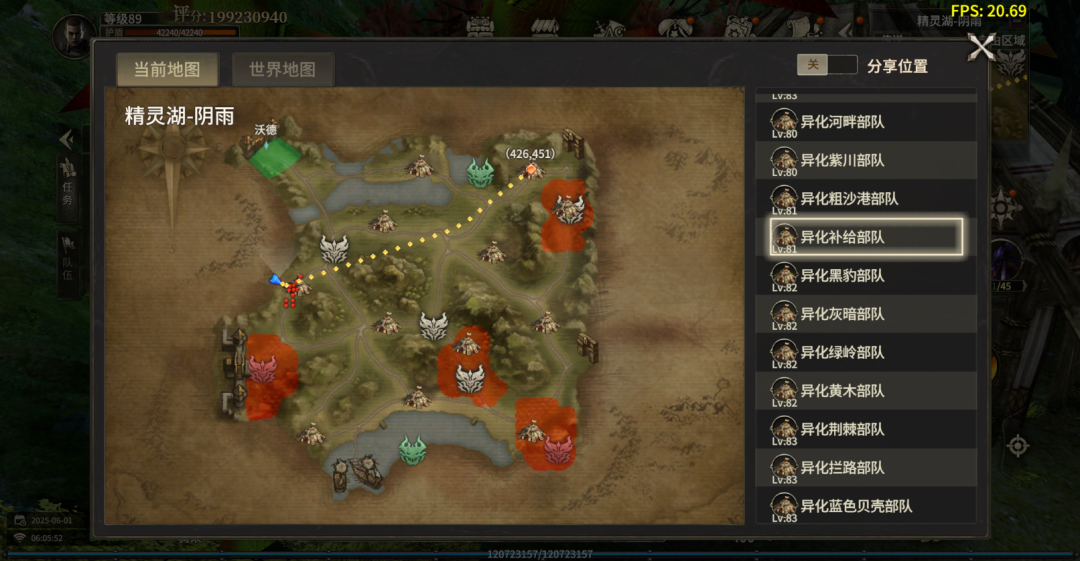
Task: Pick 异化粗沙港部队 from the list
Action: [x=865, y=198]
